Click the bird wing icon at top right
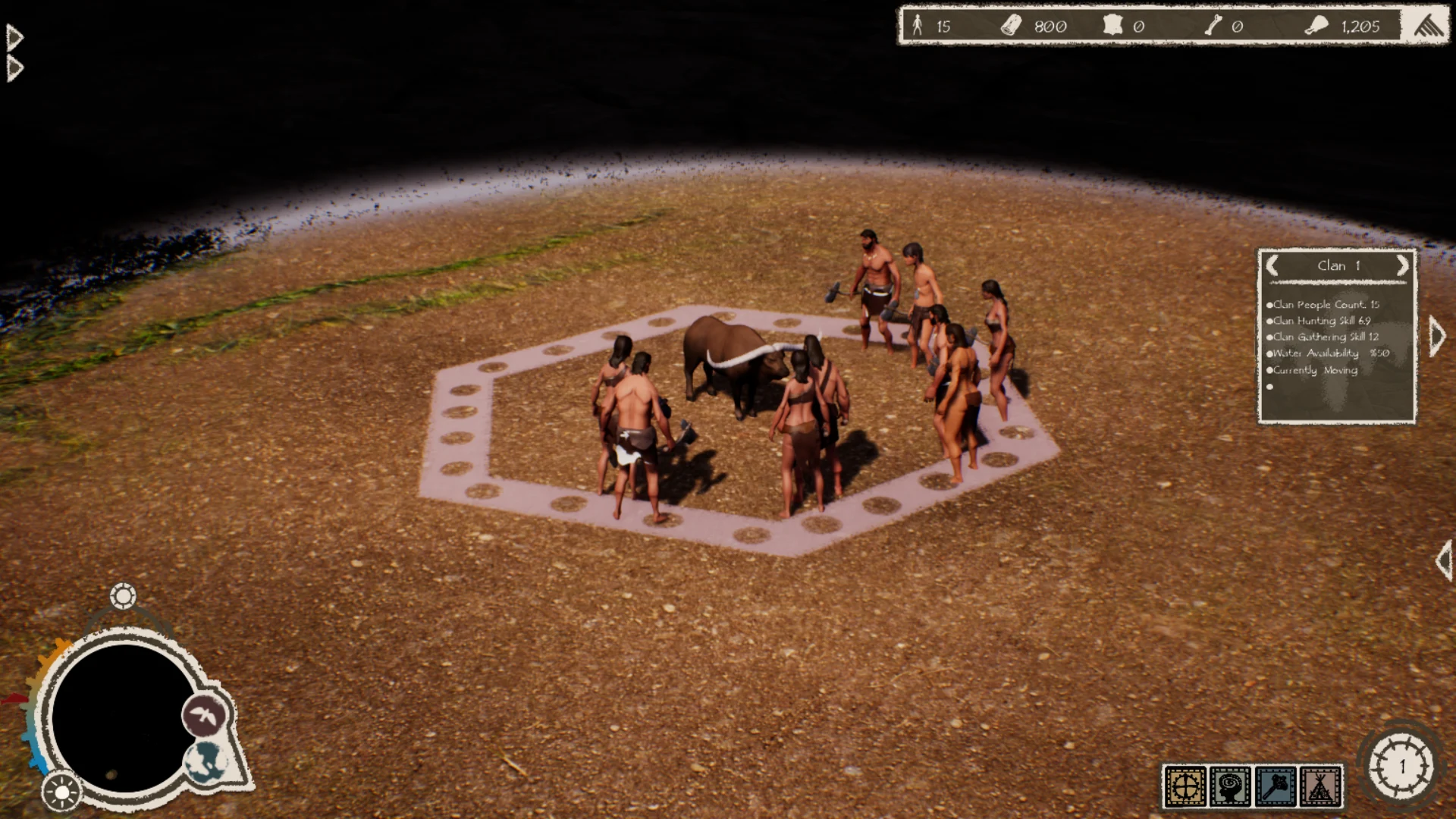The width and height of the screenshot is (1456, 819). tap(1427, 25)
